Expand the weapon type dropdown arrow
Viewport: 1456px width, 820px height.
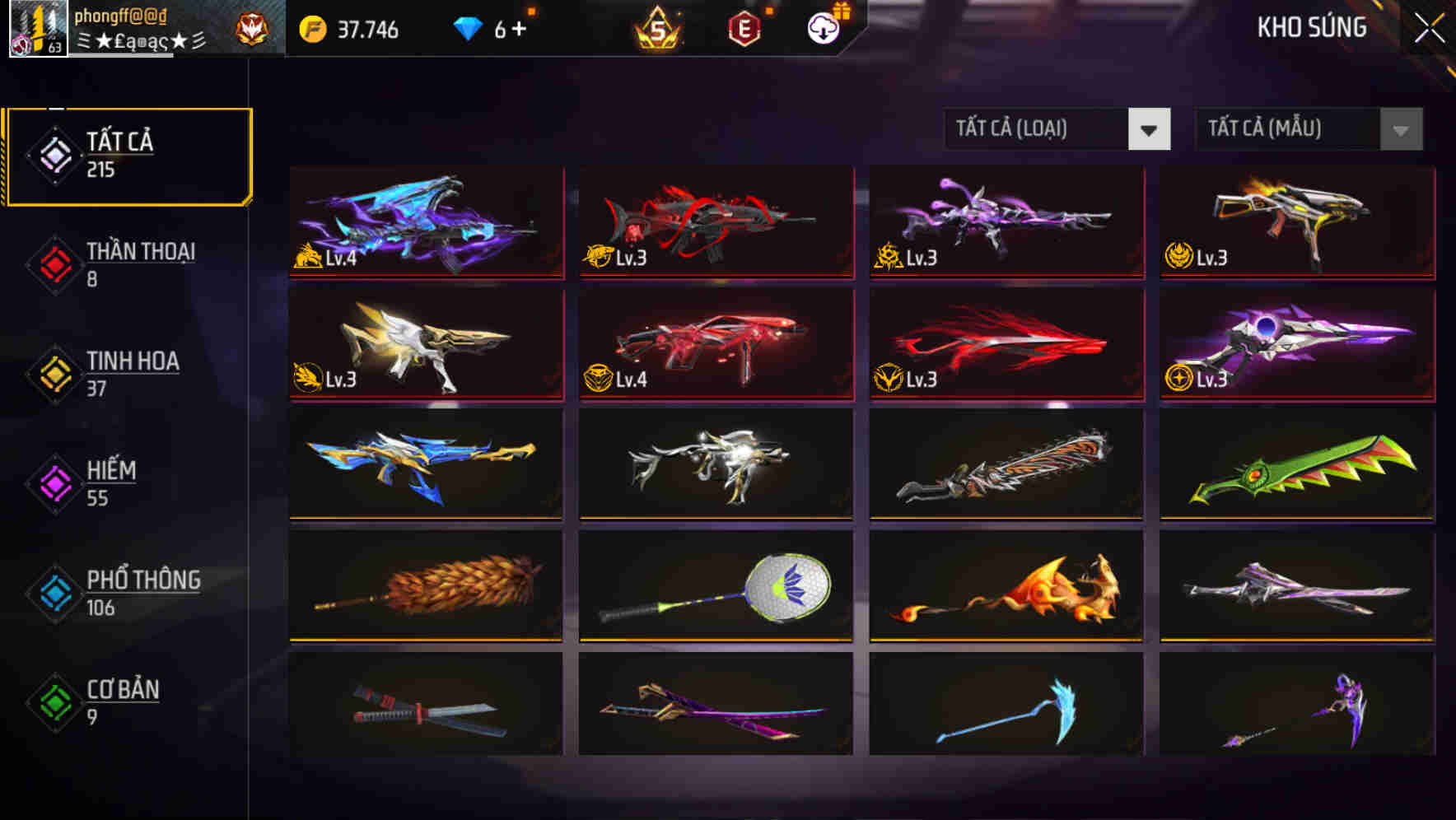click(x=1150, y=129)
